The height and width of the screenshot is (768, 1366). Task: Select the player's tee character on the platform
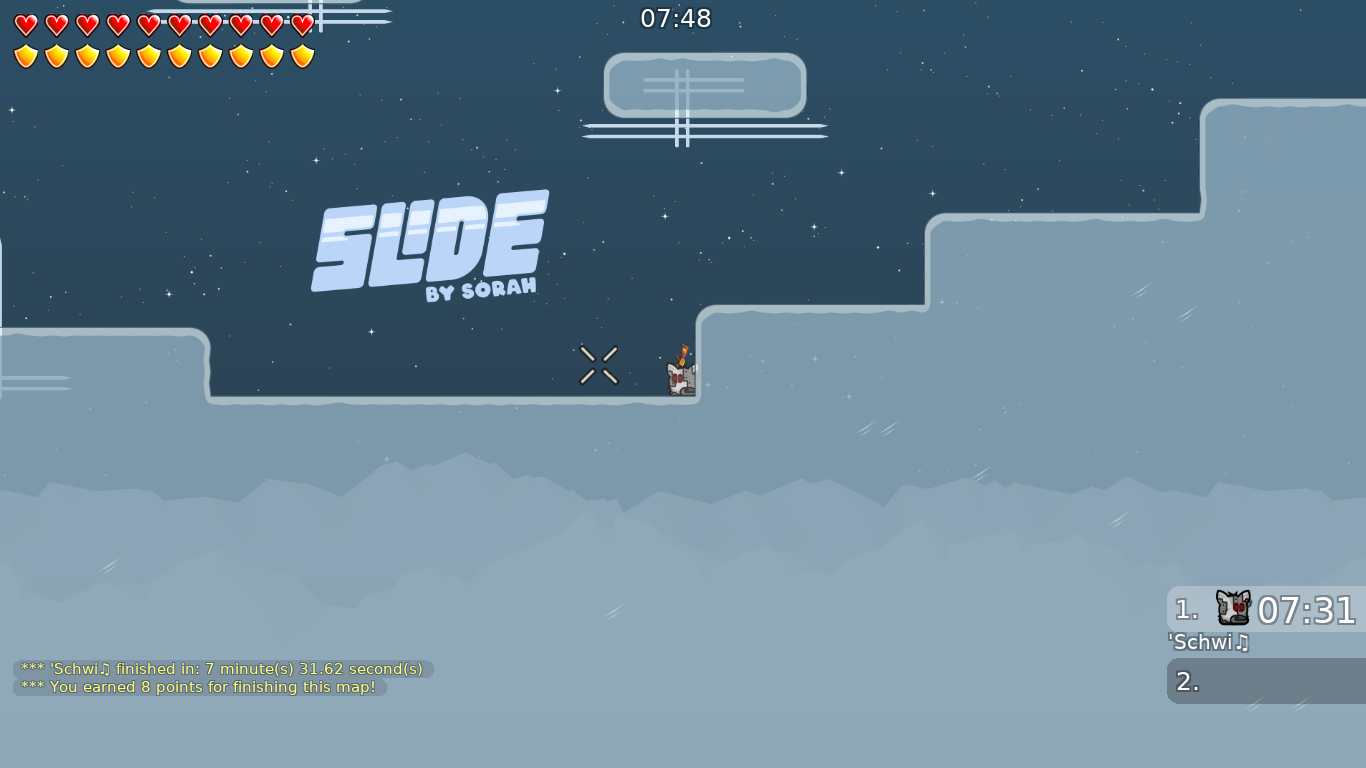click(x=679, y=378)
